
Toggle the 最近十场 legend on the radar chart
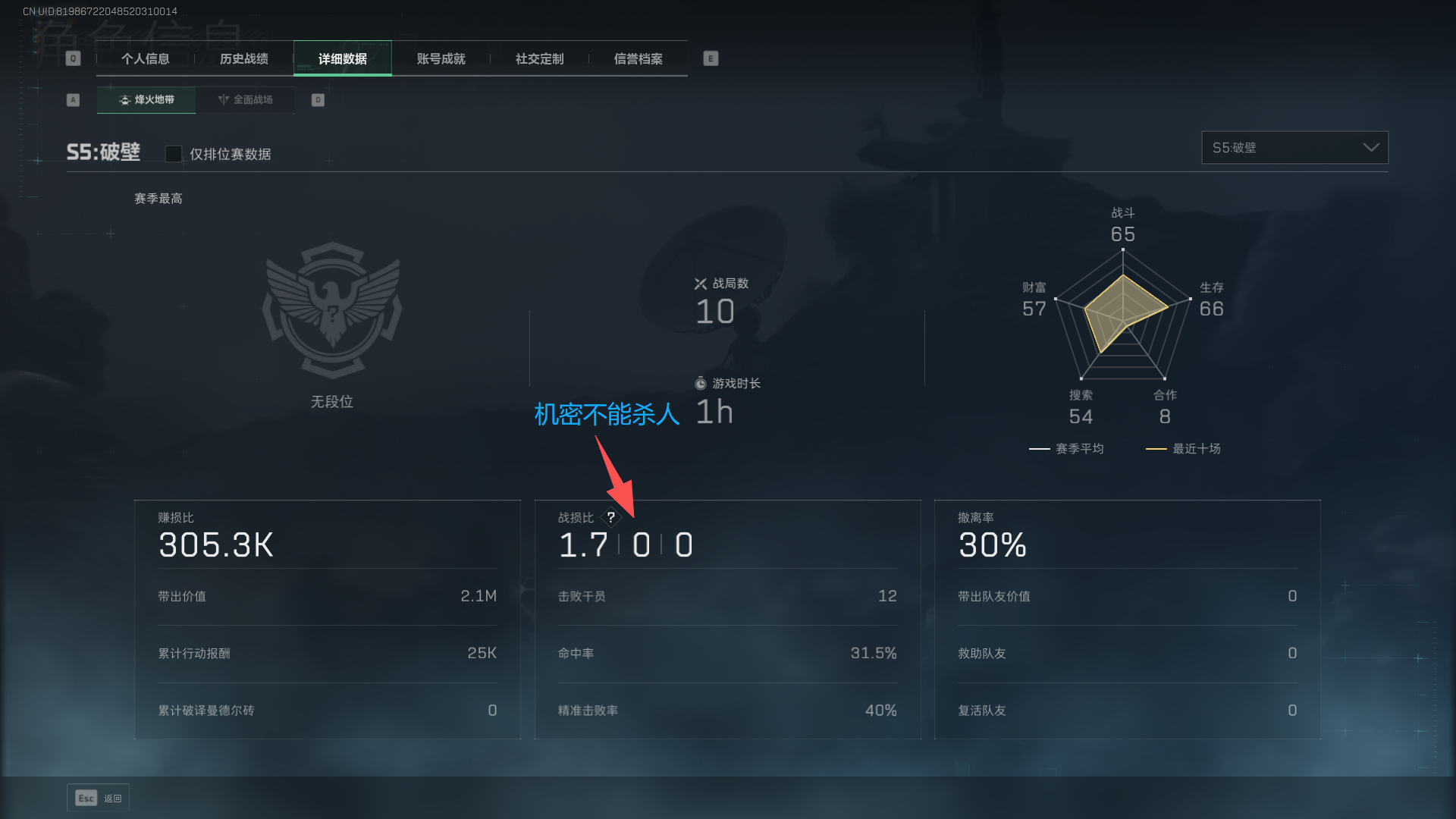1183,448
